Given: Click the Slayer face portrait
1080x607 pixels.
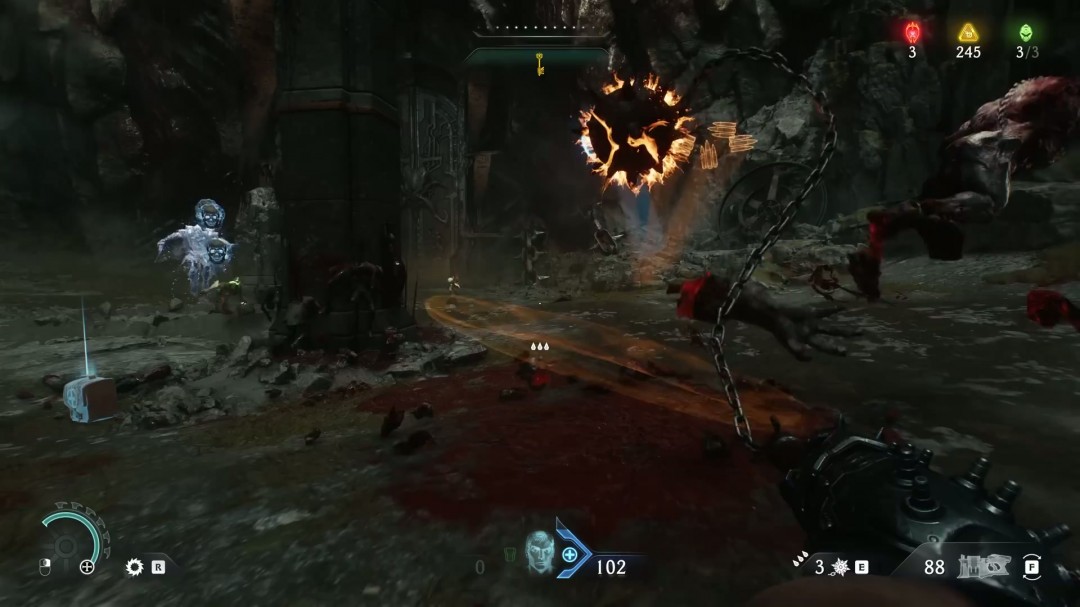Looking at the screenshot, I should point(540,552).
